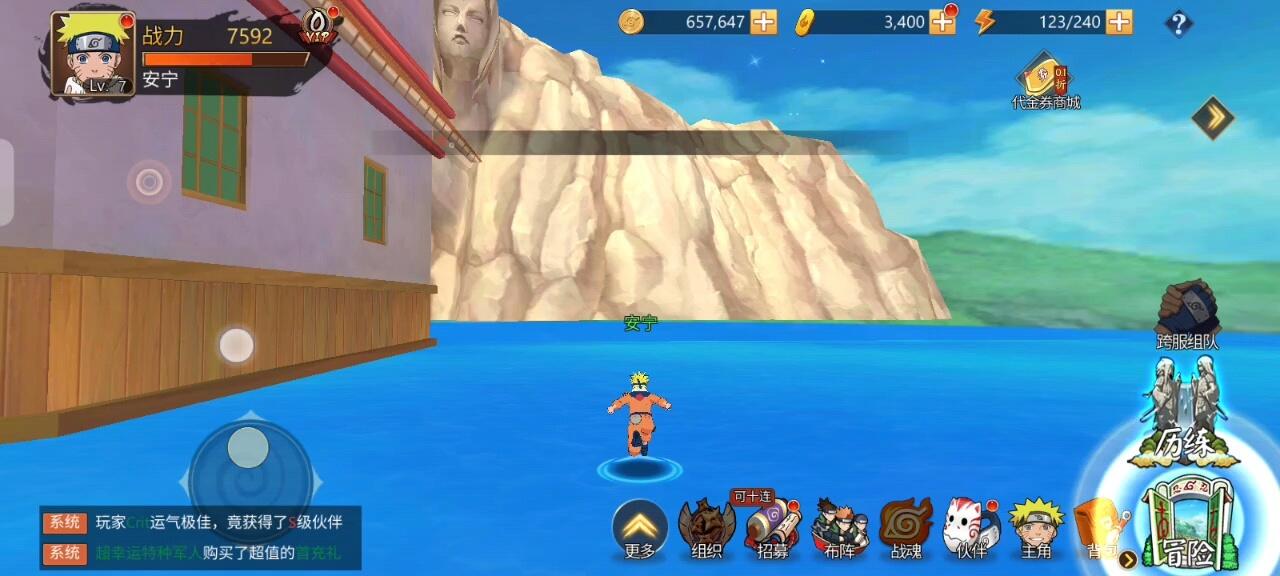The image size is (1280, 576).
Task: Open the question mark help
Action: click(x=1179, y=24)
